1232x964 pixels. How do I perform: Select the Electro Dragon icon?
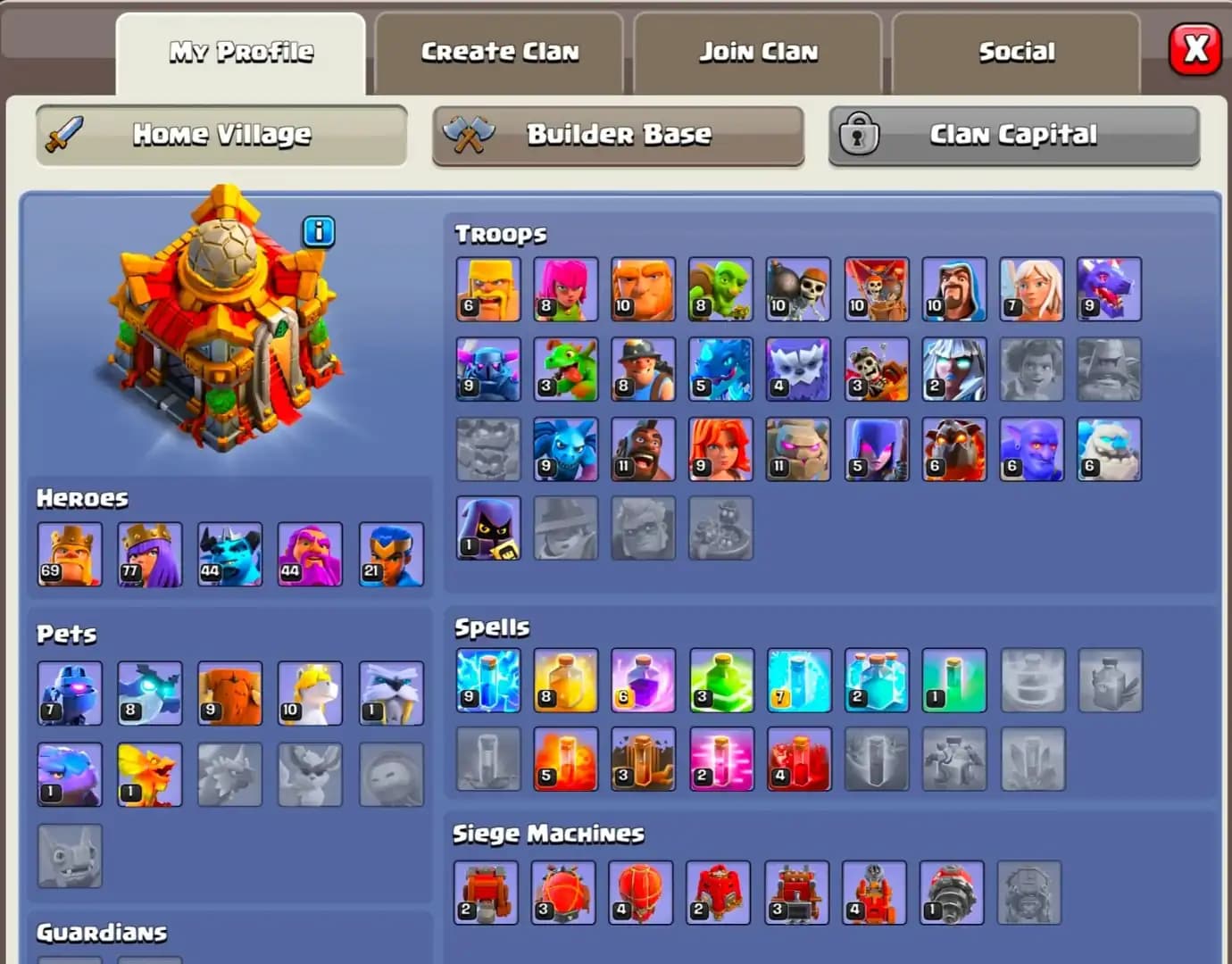tap(720, 370)
